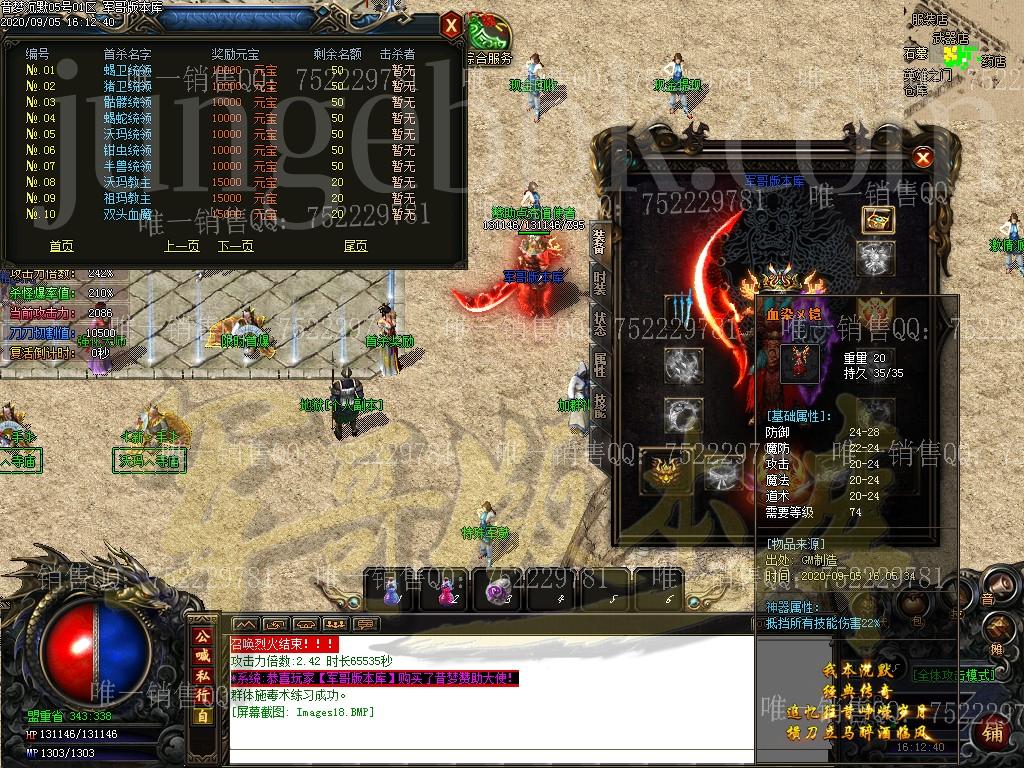Open the 时装 fashion tab
The width and height of the screenshot is (1024, 768).
599,282
